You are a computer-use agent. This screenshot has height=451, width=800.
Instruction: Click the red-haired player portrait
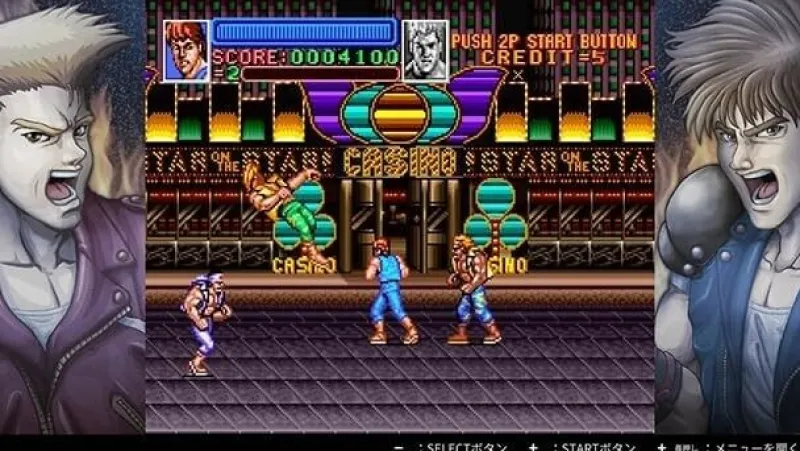[x=186, y=51]
